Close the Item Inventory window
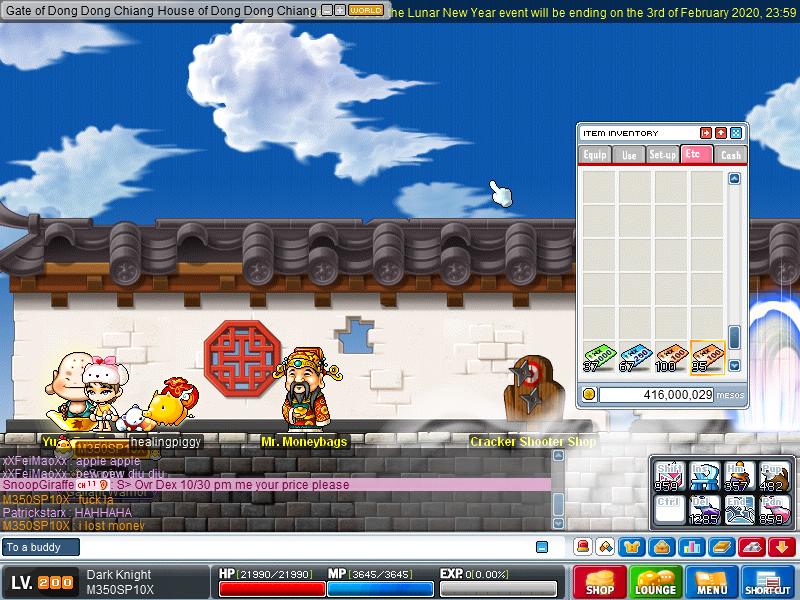This screenshot has height=600, width=800. click(736, 133)
